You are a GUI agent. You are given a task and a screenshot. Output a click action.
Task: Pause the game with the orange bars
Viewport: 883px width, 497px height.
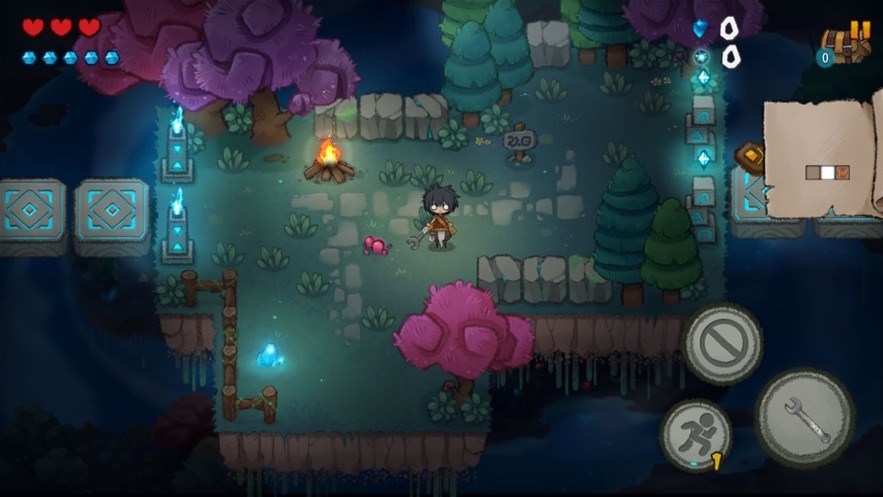(859, 30)
